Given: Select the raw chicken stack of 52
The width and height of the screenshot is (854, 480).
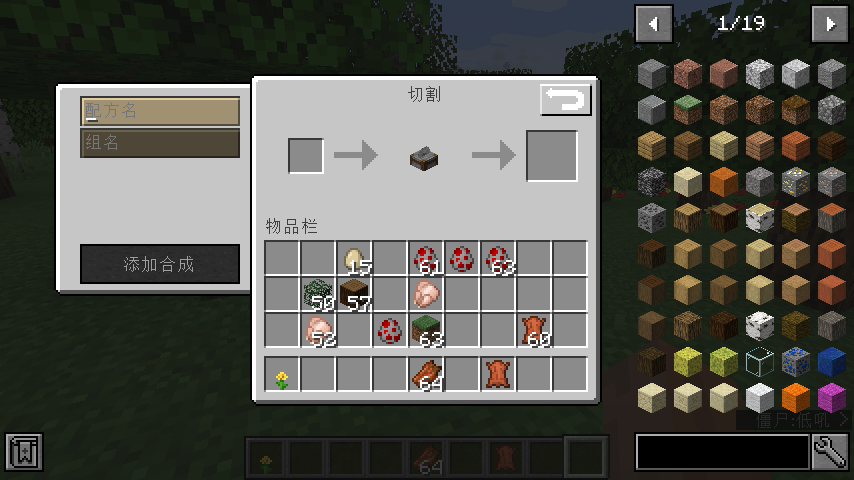Looking at the screenshot, I should tap(319, 329).
